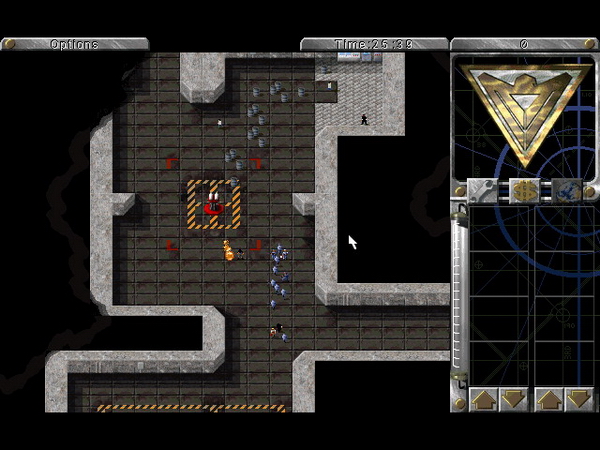This screenshot has width=600, height=450.
Task: Toggle the globe map button
Action: pyautogui.click(x=567, y=189)
